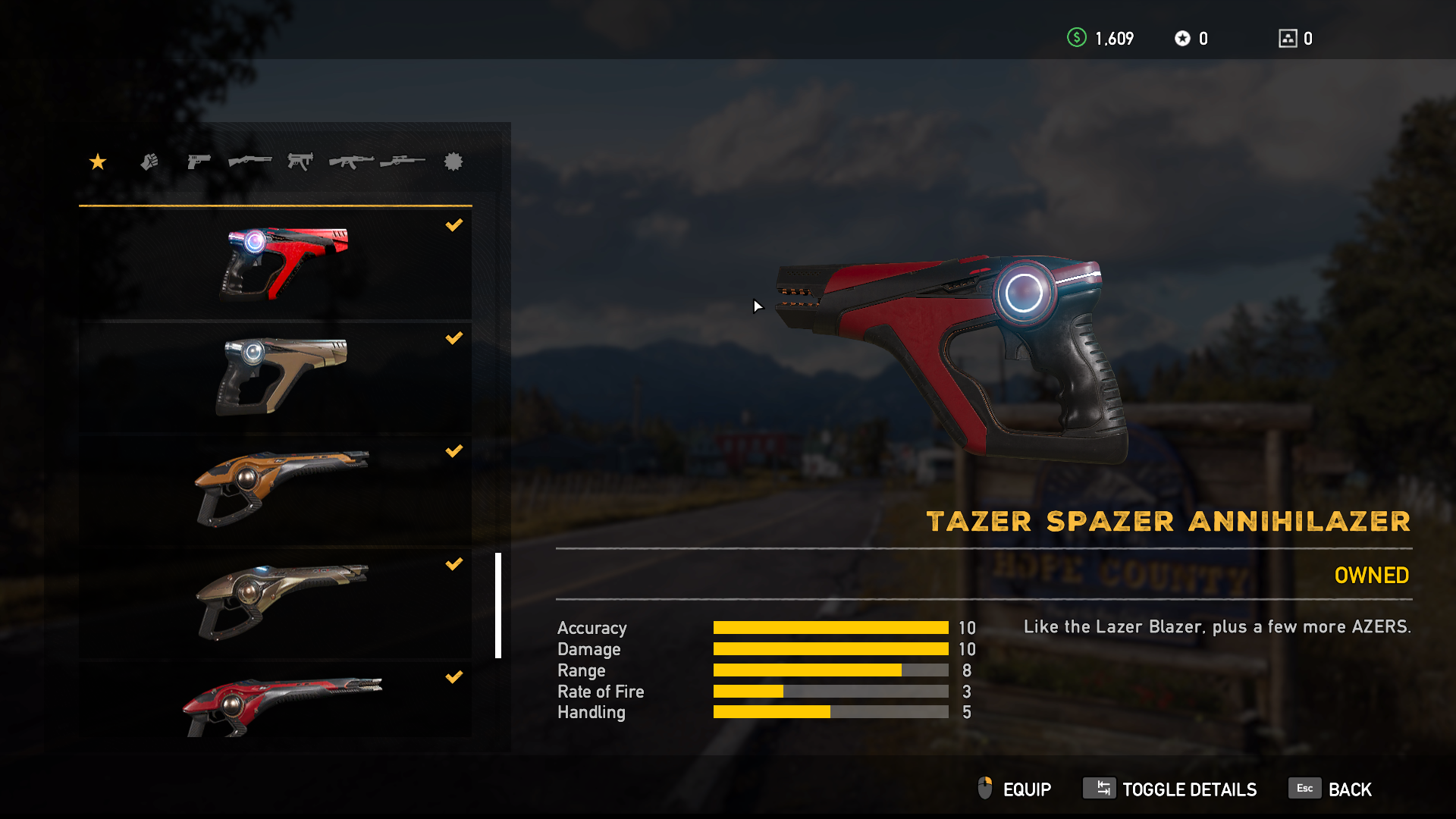Pick the orange laser rifle entry

pyautogui.click(x=276, y=489)
